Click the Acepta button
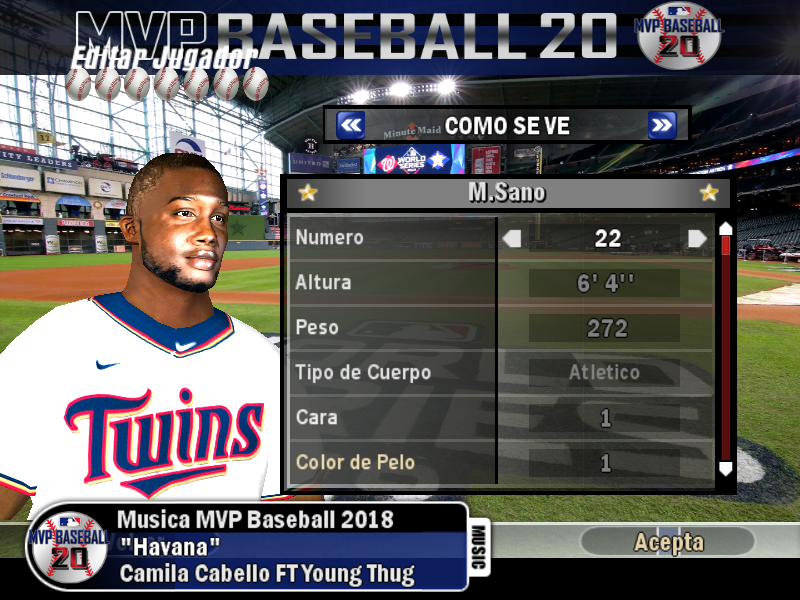 tap(668, 542)
